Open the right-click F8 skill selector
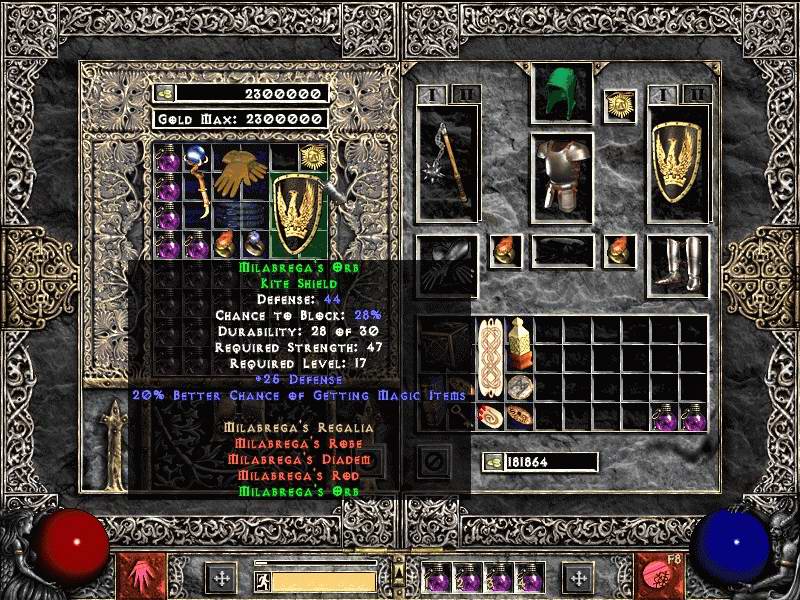Screen dimensions: 800x600 tap(660, 577)
